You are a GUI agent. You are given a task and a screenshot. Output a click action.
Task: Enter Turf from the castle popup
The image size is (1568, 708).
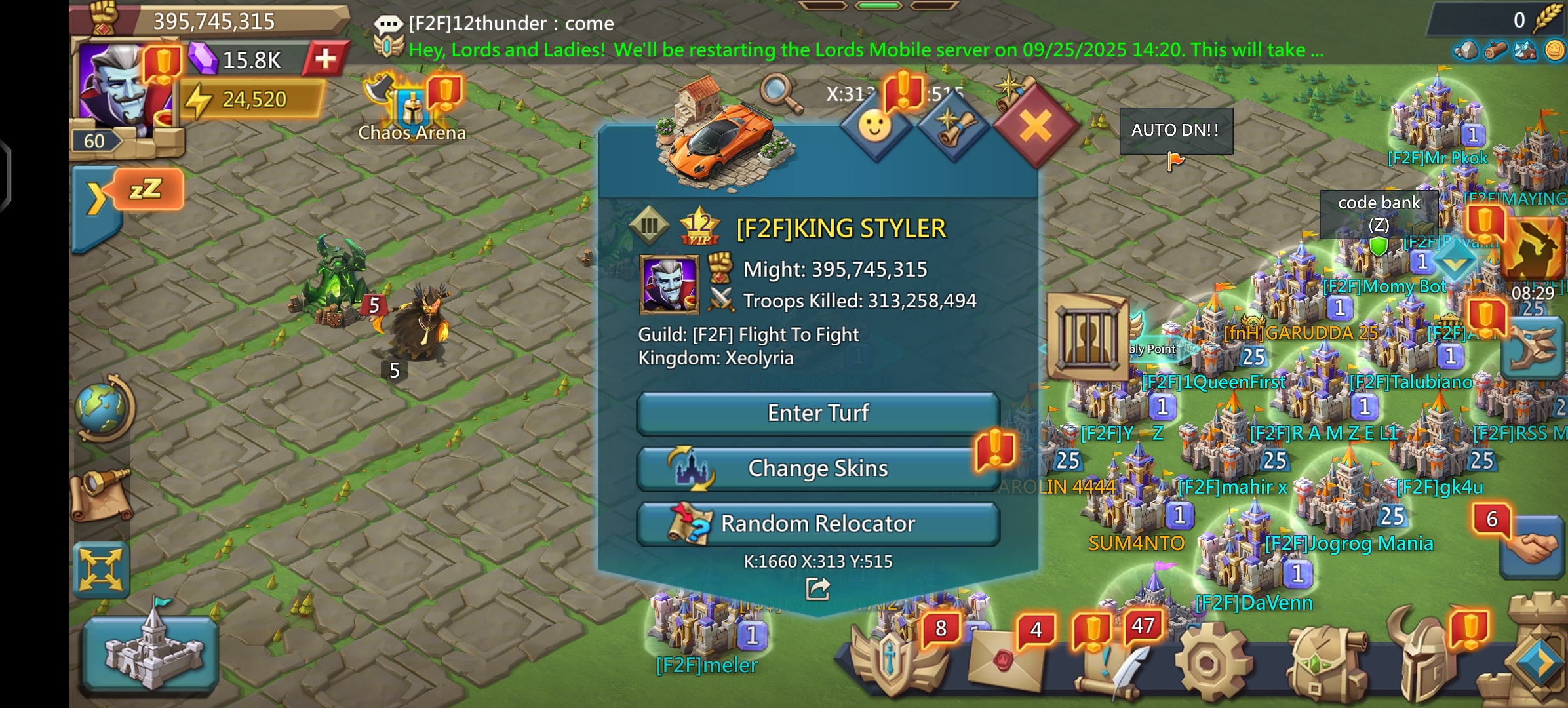[817, 413]
